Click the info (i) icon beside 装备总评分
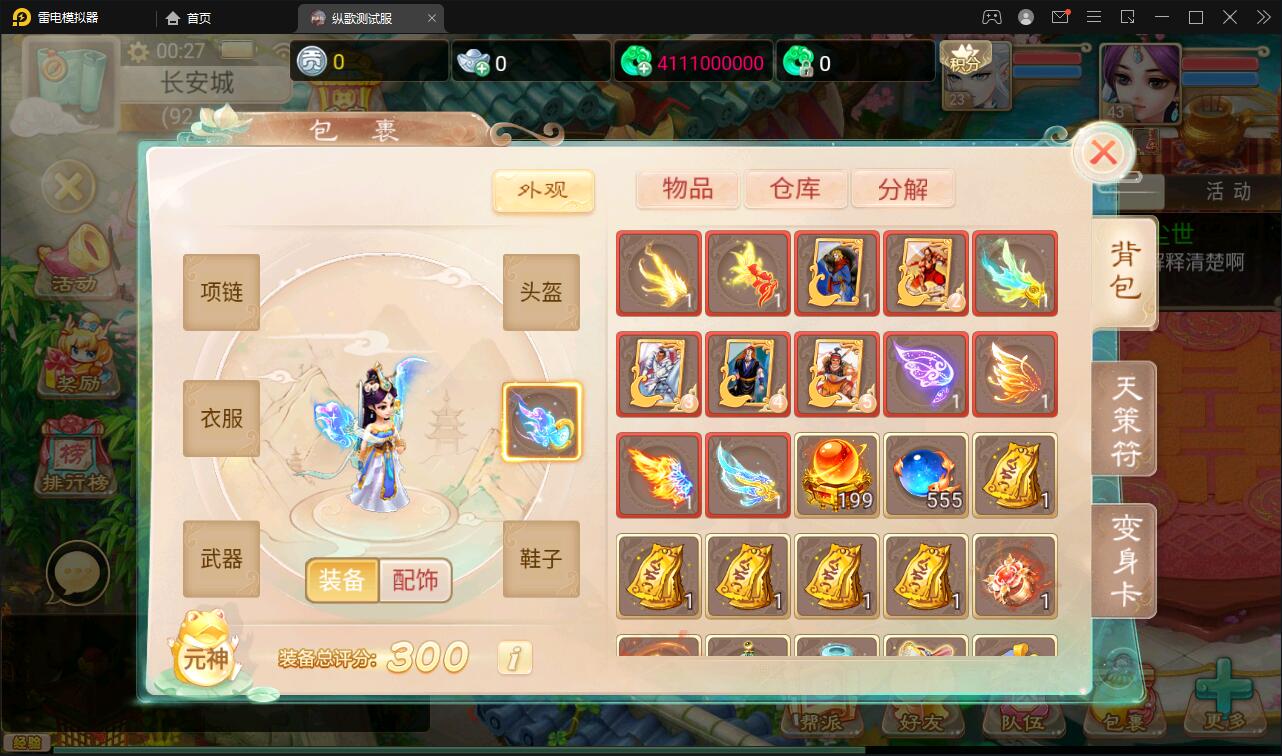 point(514,657)
